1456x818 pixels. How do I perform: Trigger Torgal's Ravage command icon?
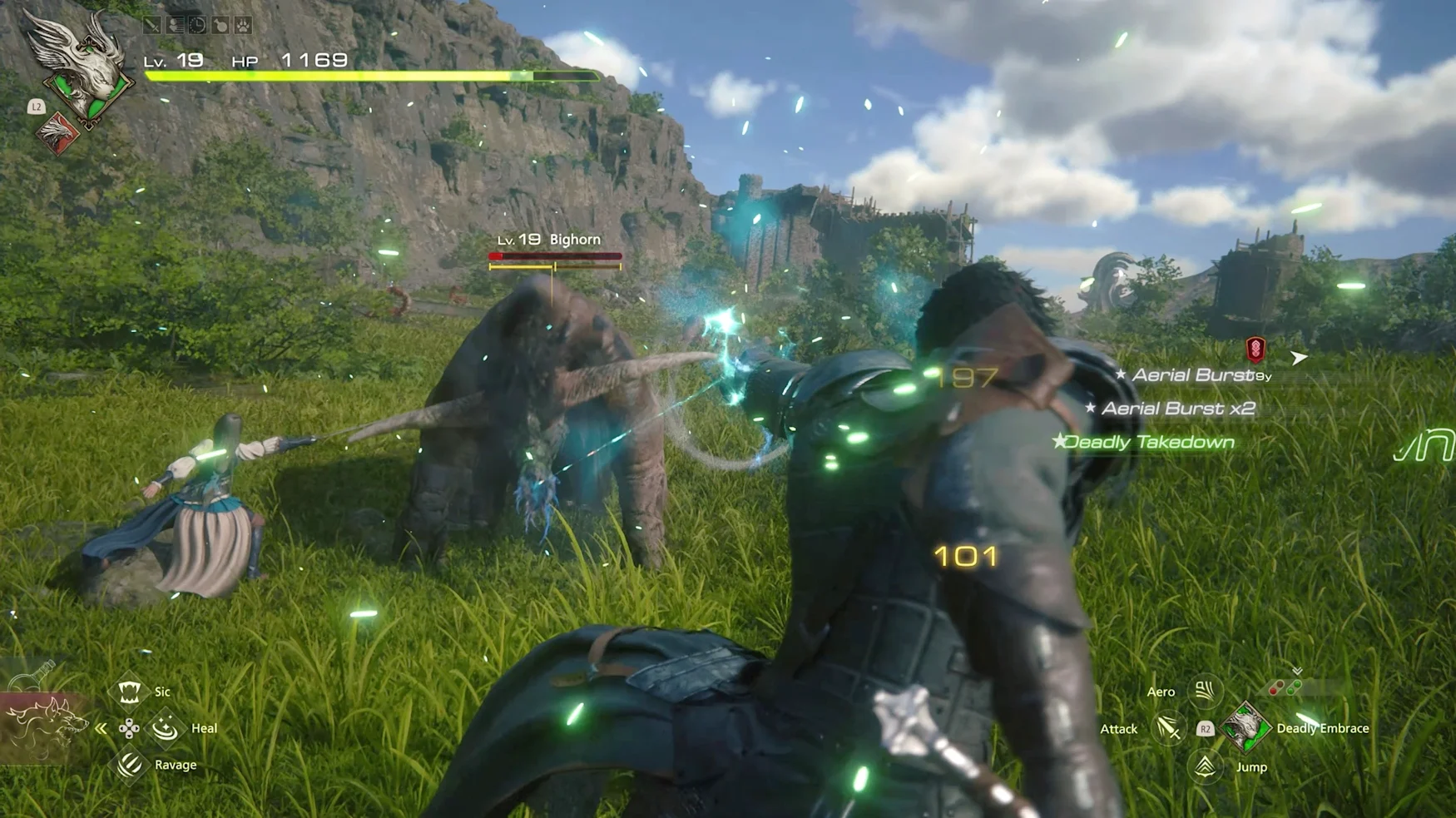(130, 765)
